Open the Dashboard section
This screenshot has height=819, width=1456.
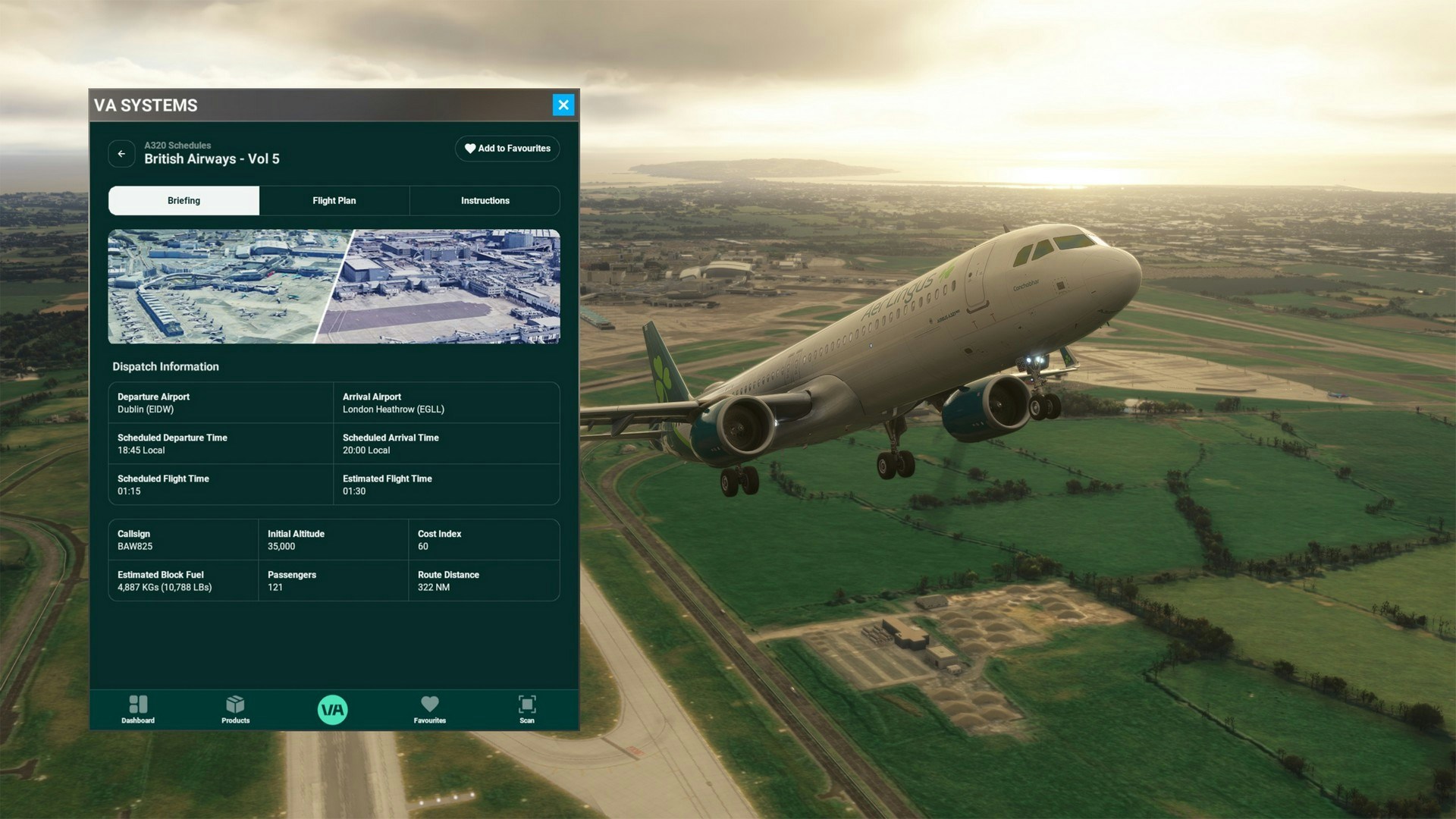pos(138,709)
